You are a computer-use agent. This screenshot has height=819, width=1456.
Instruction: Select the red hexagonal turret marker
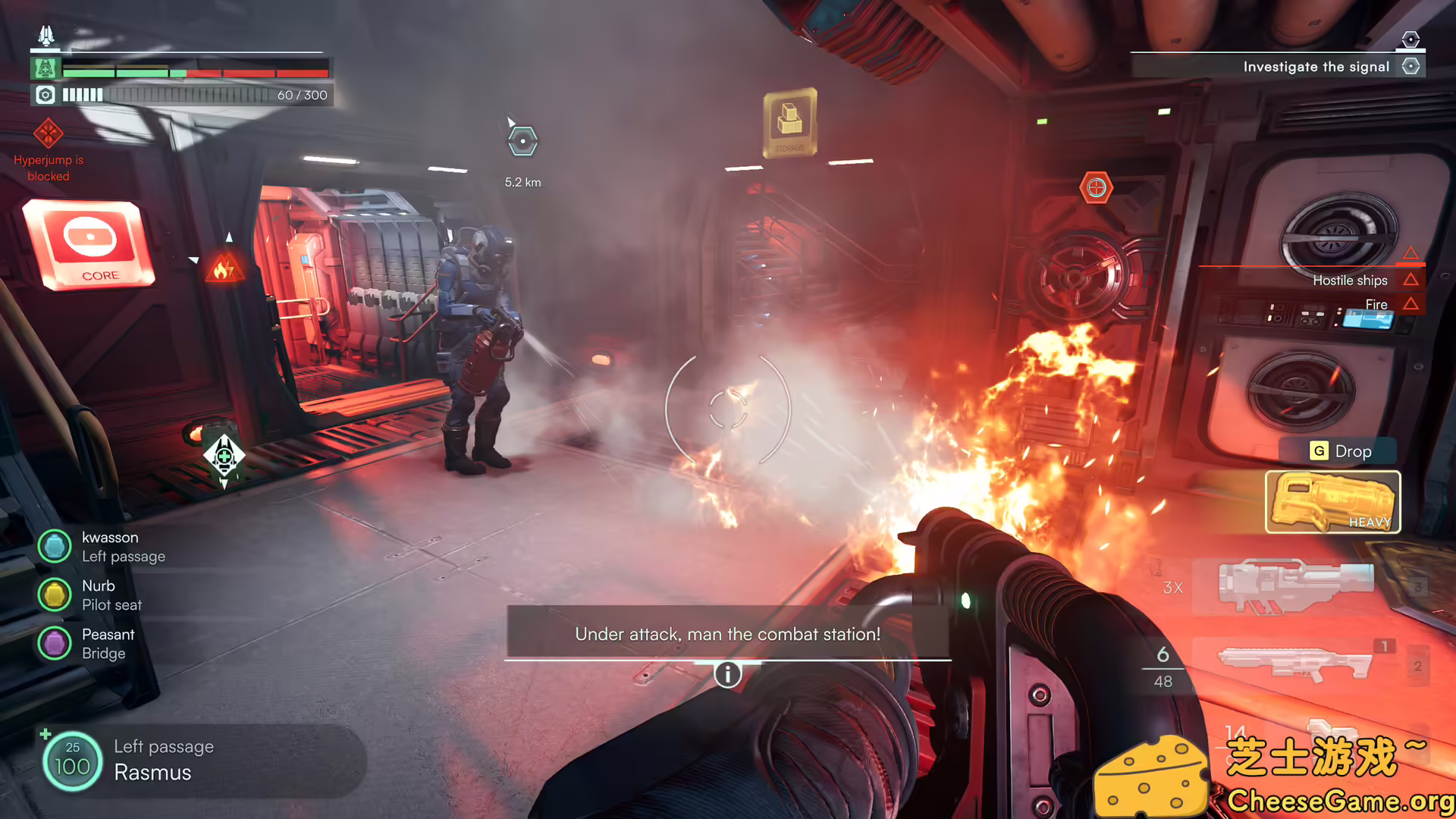(x=1098, y=187)
